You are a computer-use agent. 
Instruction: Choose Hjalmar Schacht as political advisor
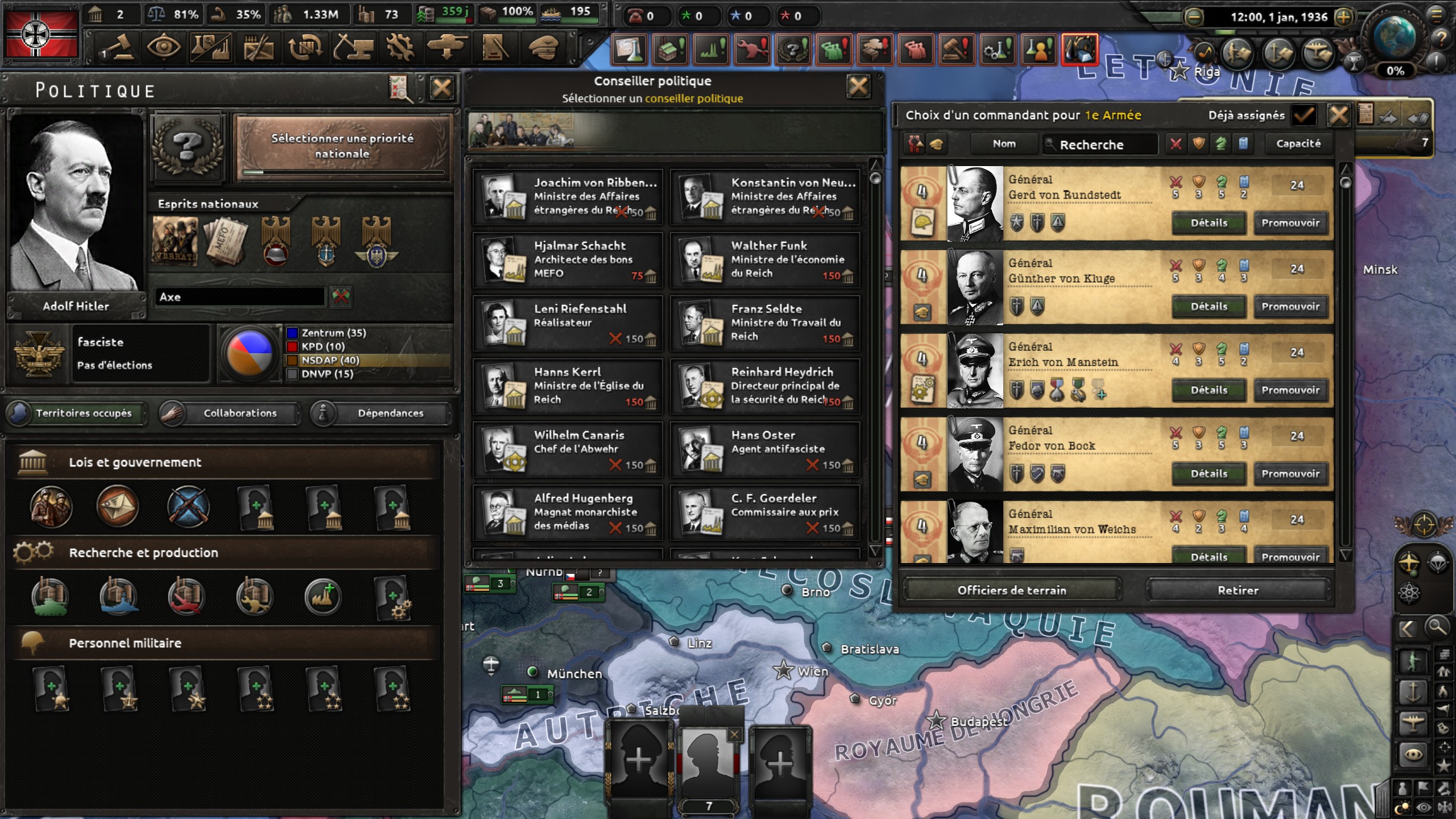[x=568, y=260]
